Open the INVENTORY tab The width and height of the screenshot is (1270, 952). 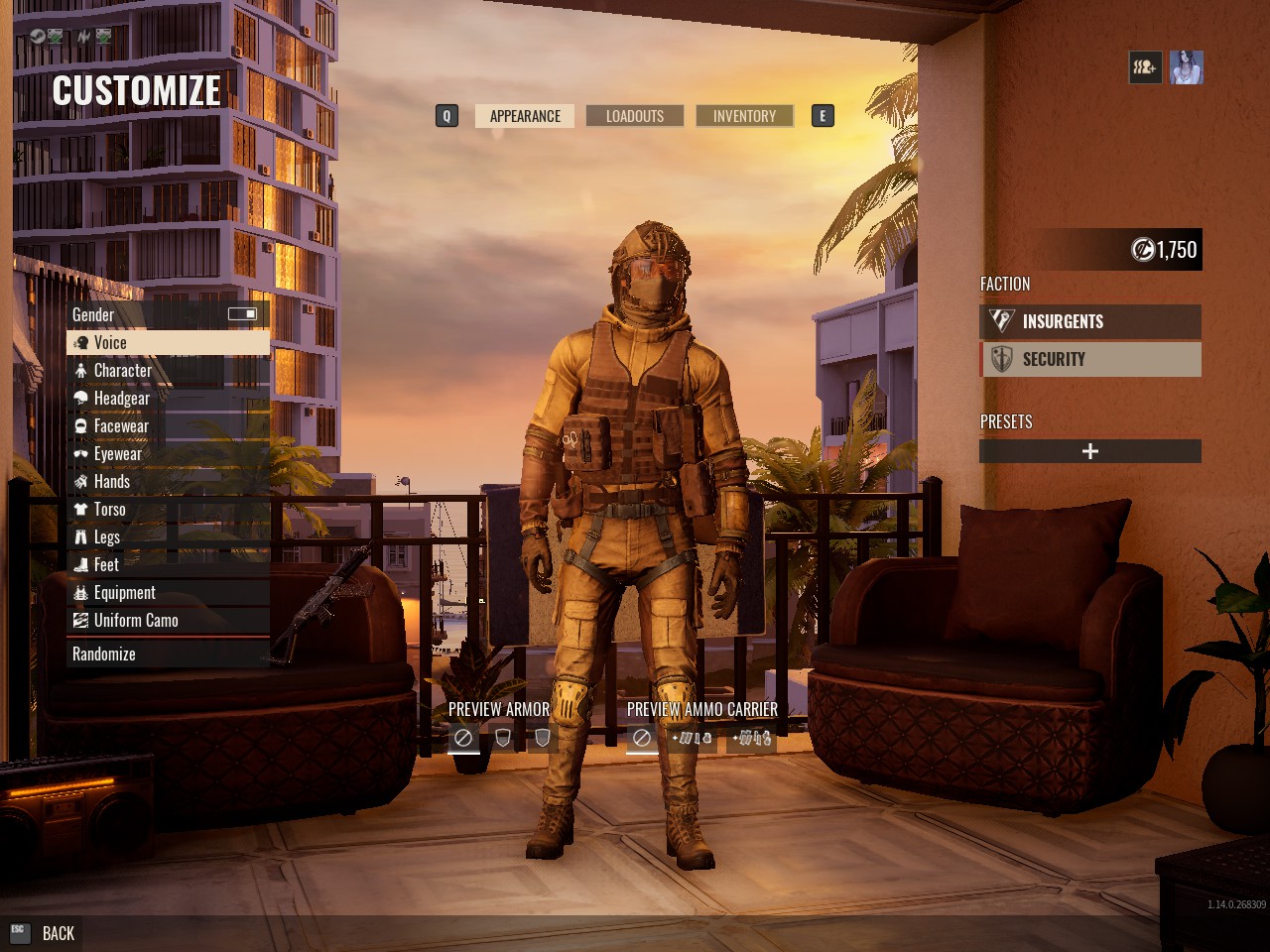[x=743, y=115]
